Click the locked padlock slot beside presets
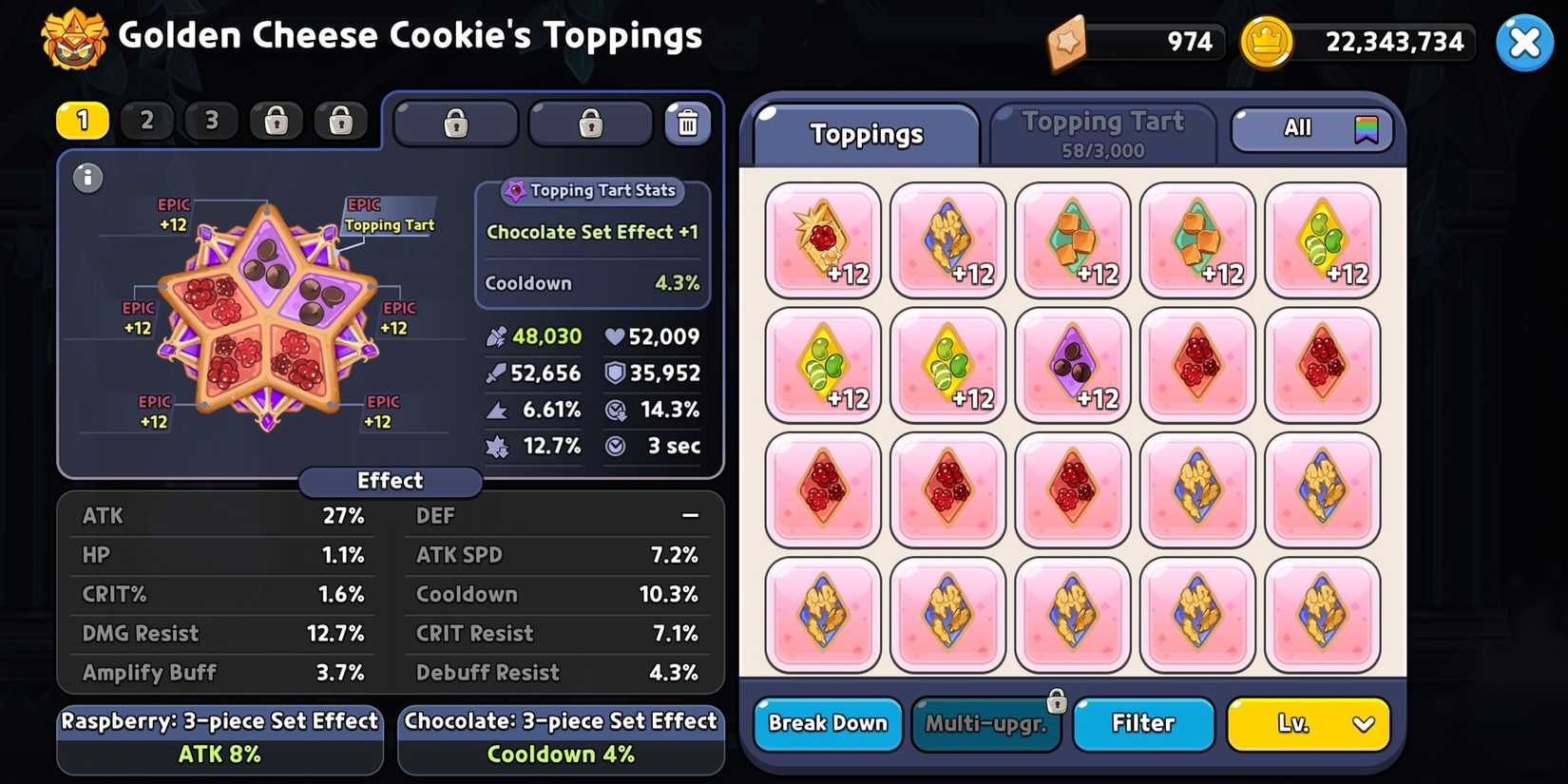 pos(455,123)
